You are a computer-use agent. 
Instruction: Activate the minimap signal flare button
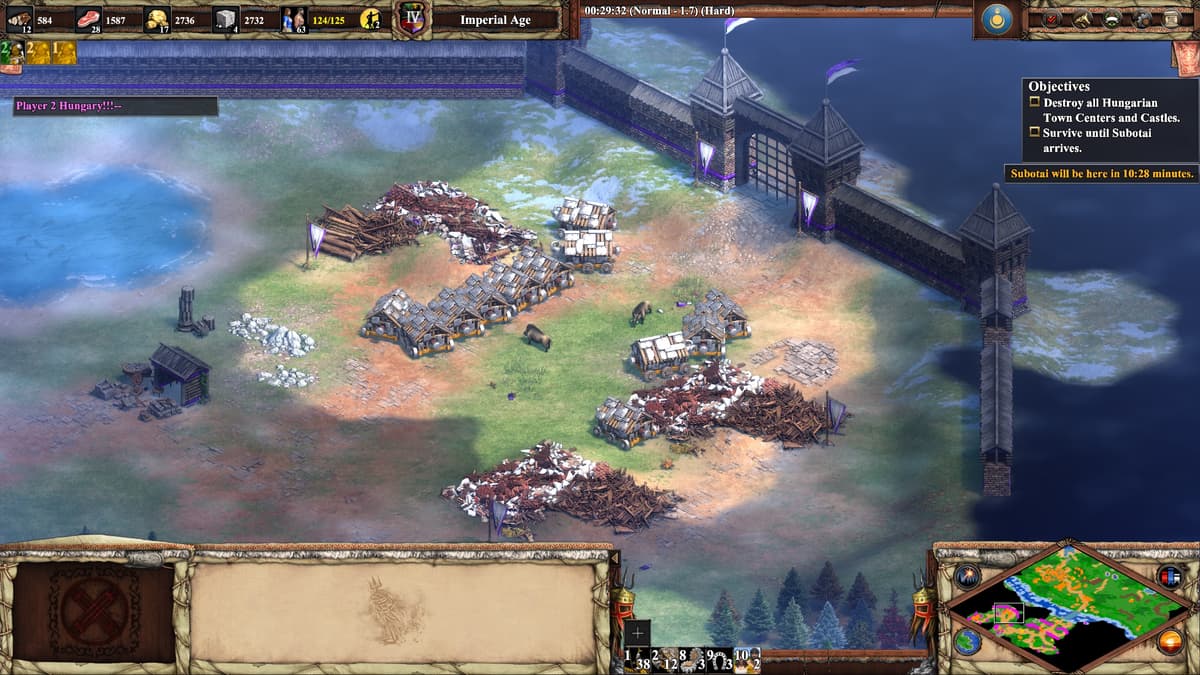(967, 575)
